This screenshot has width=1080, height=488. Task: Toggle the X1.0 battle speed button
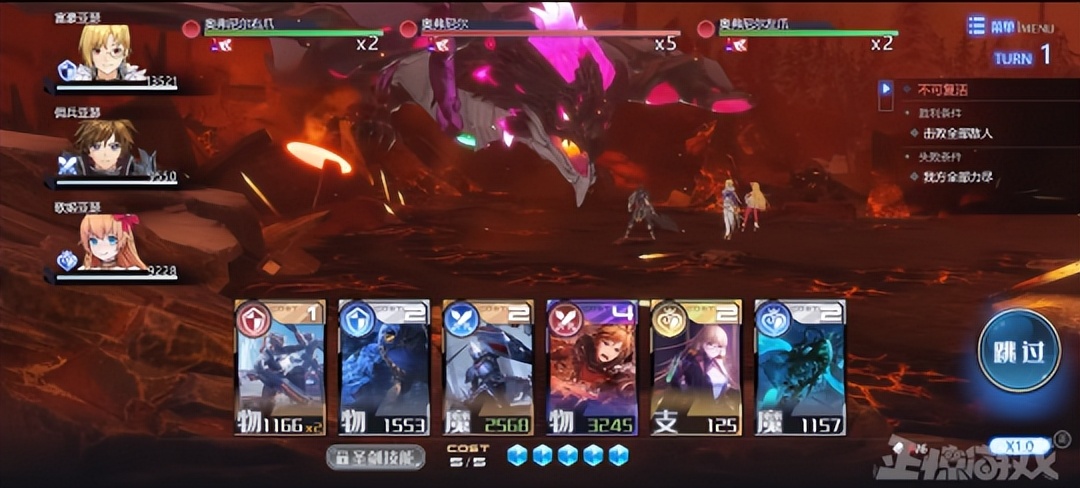[1020, 445]
